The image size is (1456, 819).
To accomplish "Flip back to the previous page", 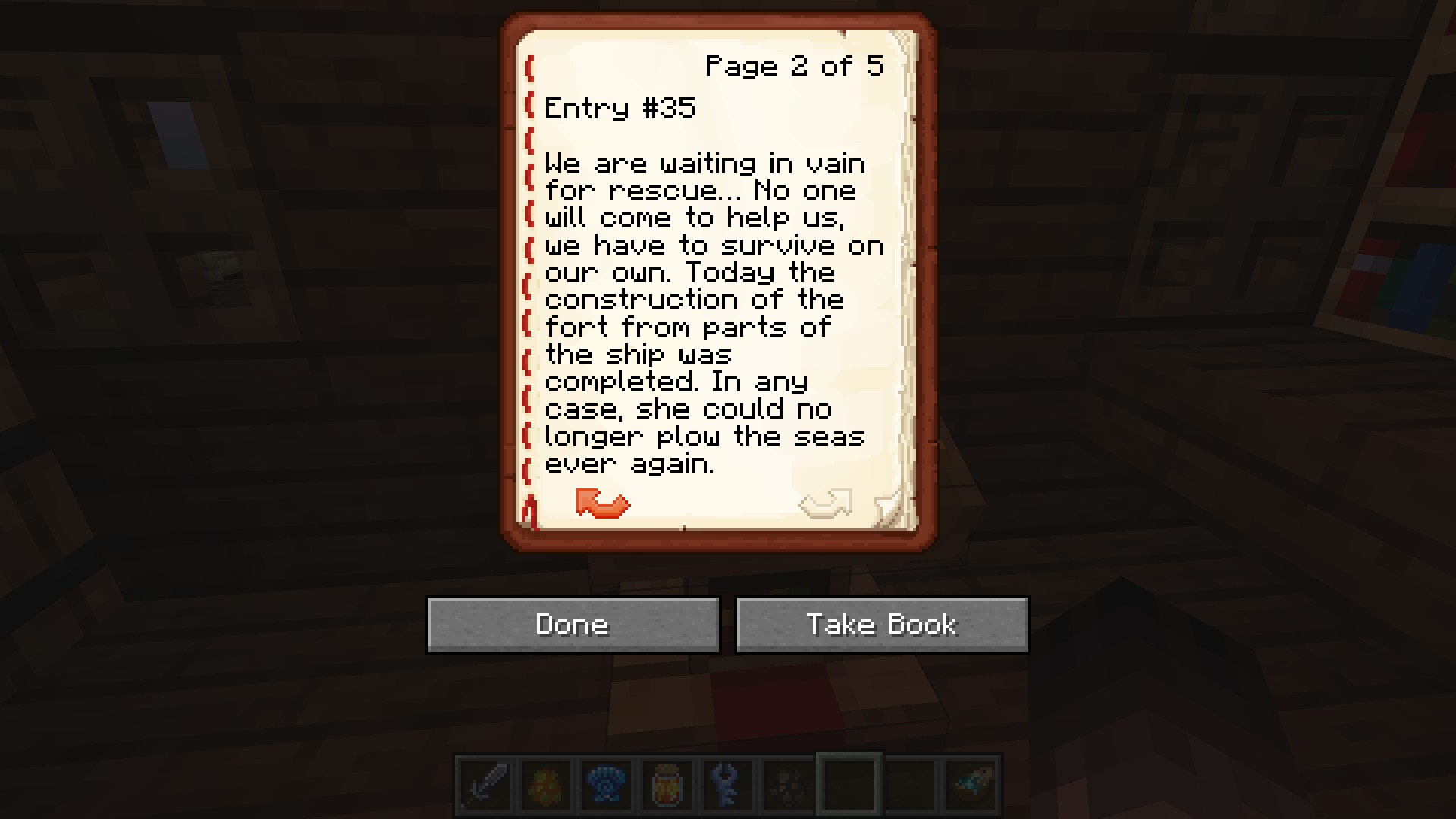I will click(602, 504).
